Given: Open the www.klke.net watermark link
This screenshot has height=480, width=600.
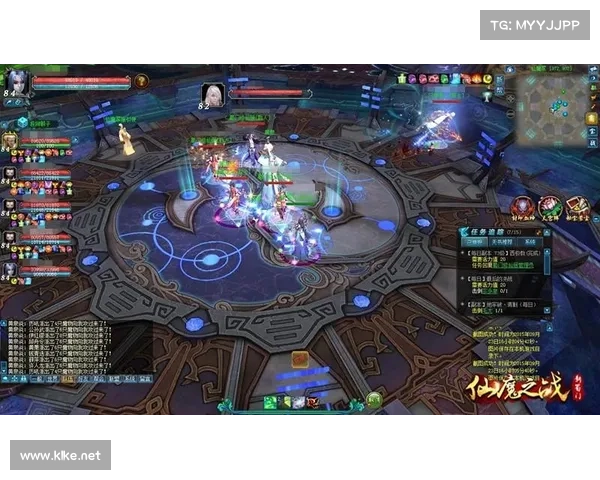Looking at the screenshot, I should point(60,456).
